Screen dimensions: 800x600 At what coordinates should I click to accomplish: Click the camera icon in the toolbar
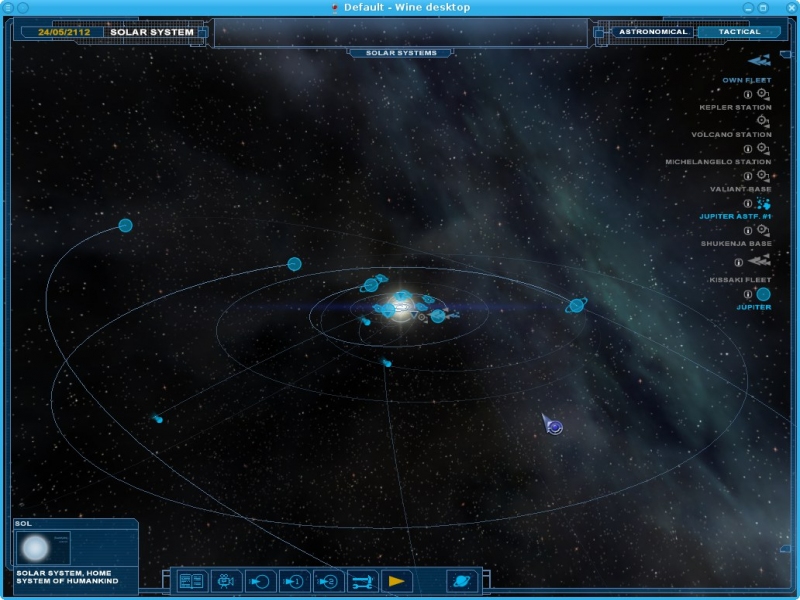226,580
